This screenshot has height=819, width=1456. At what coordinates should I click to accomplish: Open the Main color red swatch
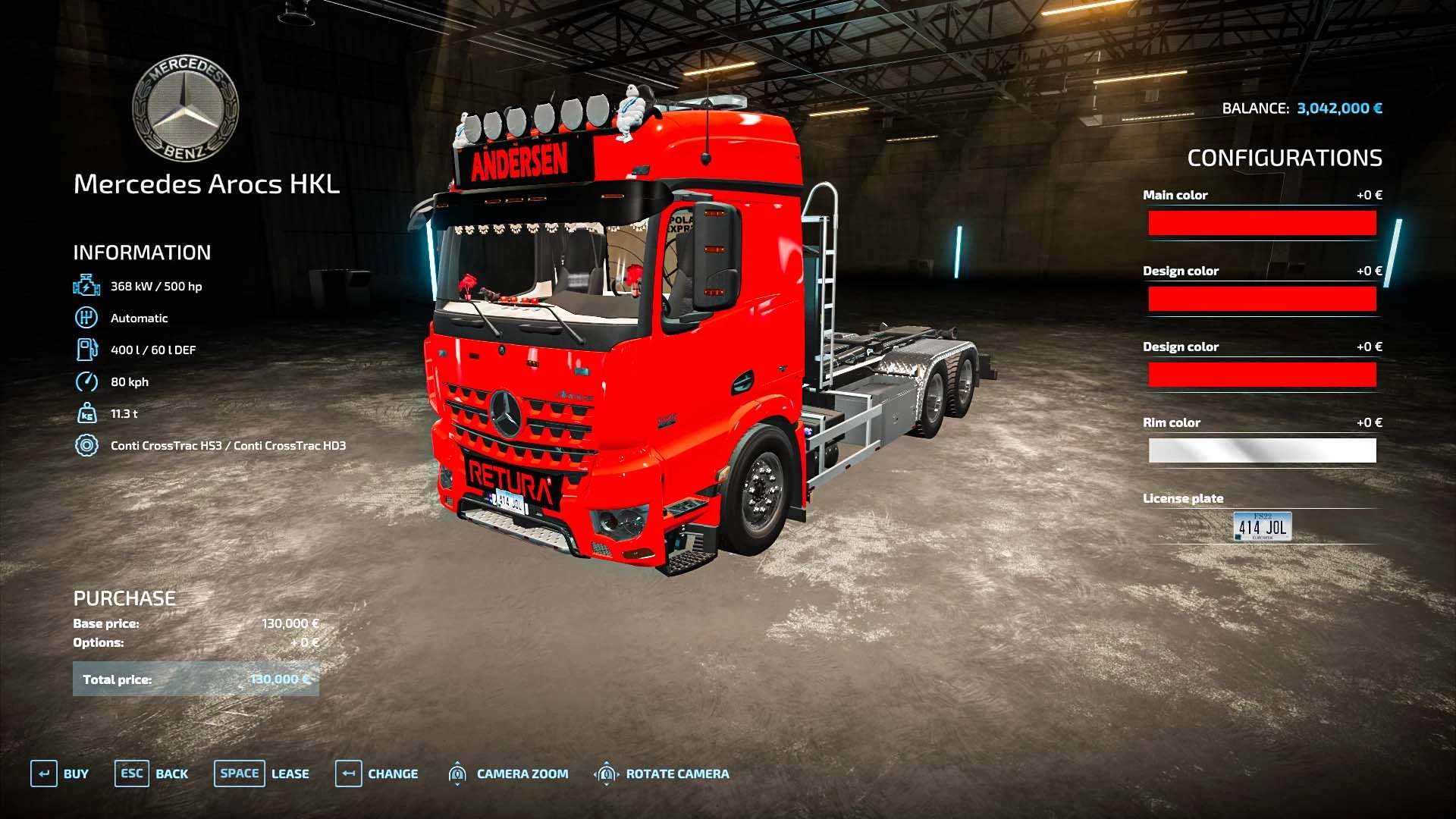[x=1262, y=223]
